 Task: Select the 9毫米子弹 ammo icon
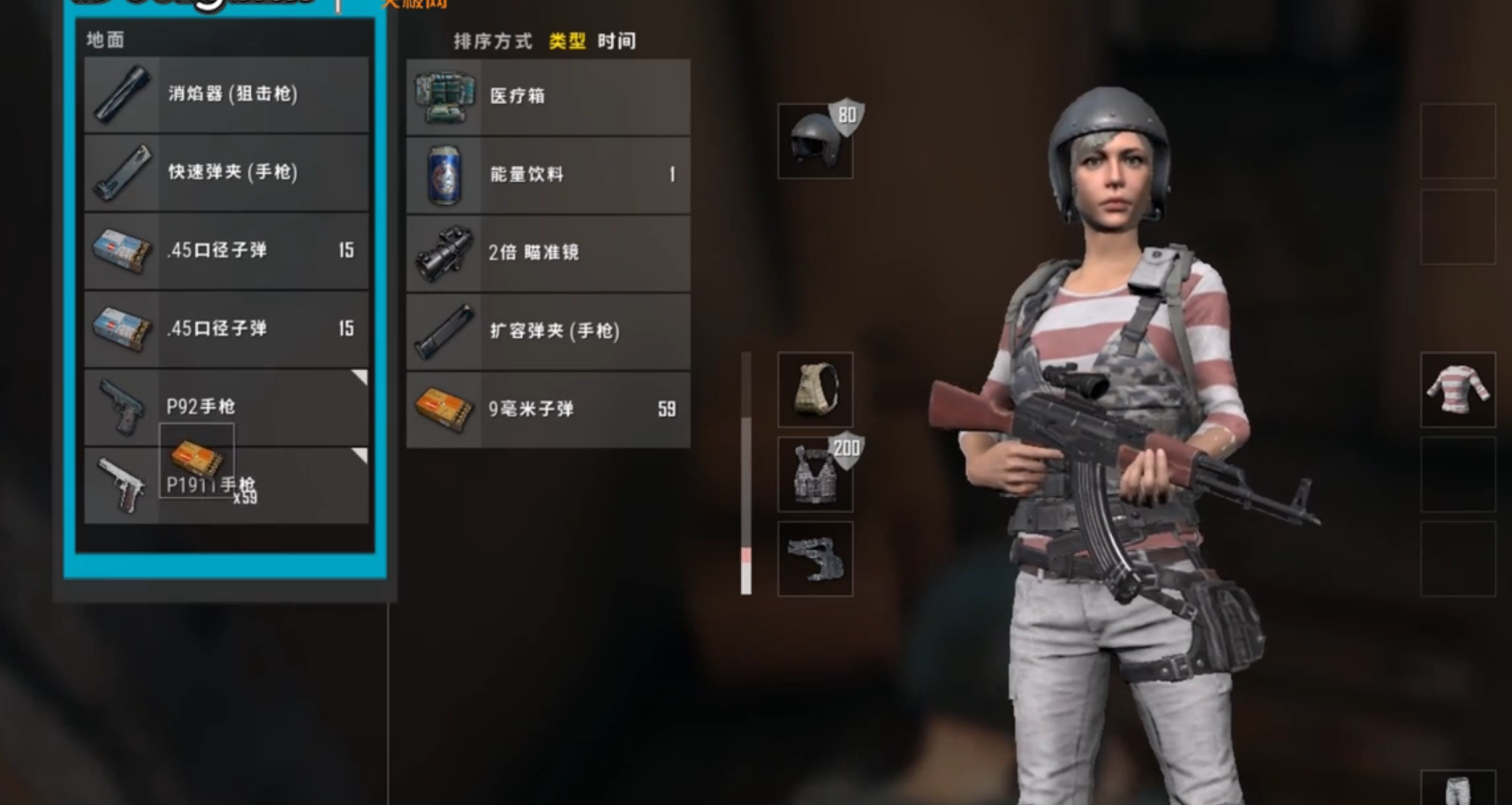(444, 409)
